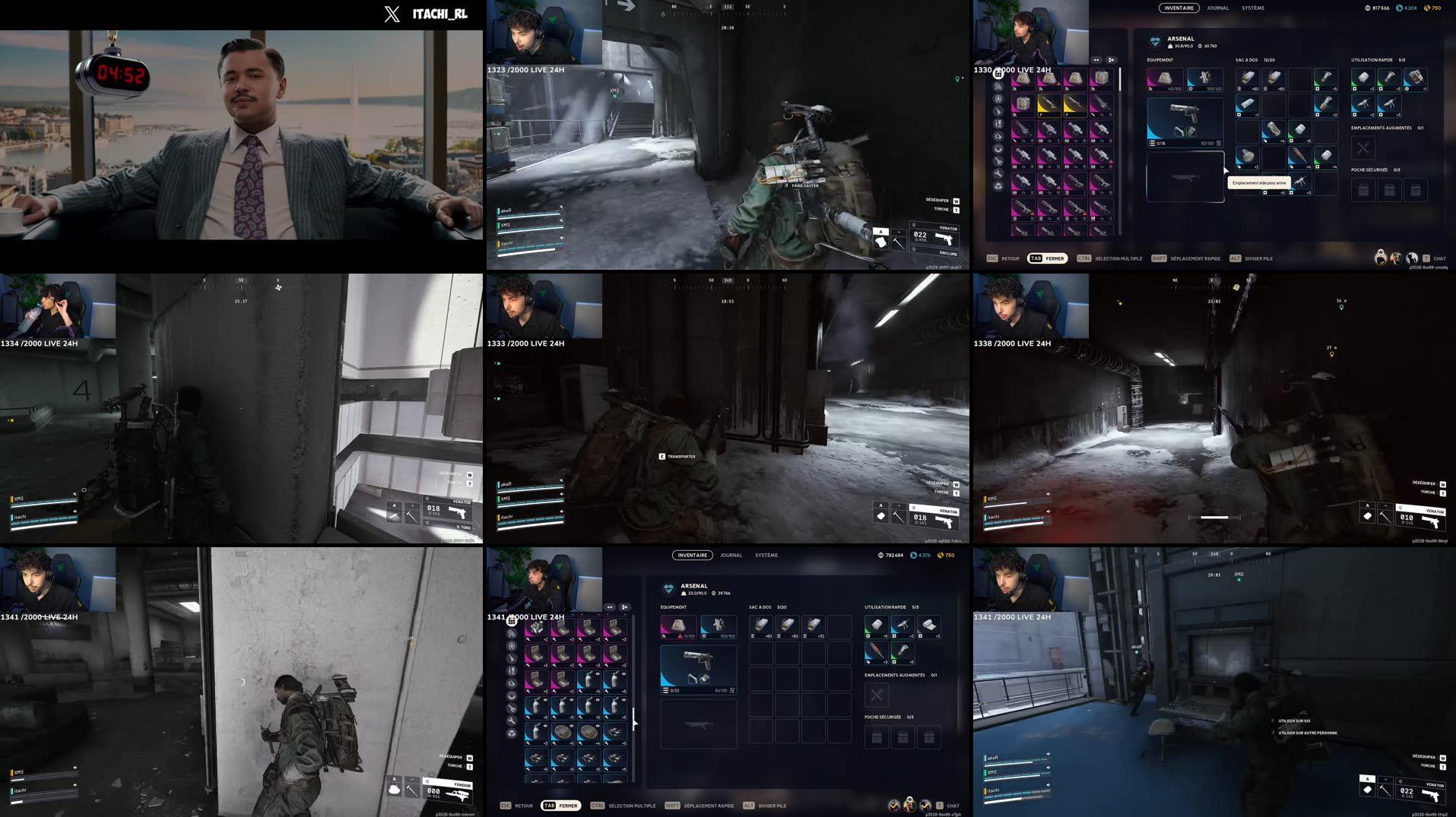The width and height of the screenshot is (1456, 817).
Task: Select the bandage in Utilisation Rapide
Action: point(1362,79)
